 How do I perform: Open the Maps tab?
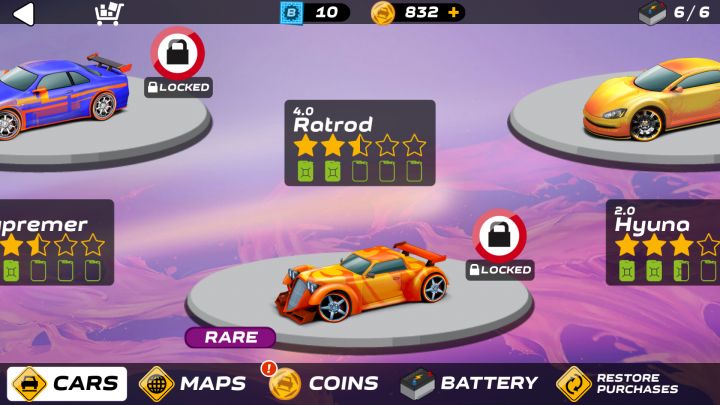click(x=193, y=383)
